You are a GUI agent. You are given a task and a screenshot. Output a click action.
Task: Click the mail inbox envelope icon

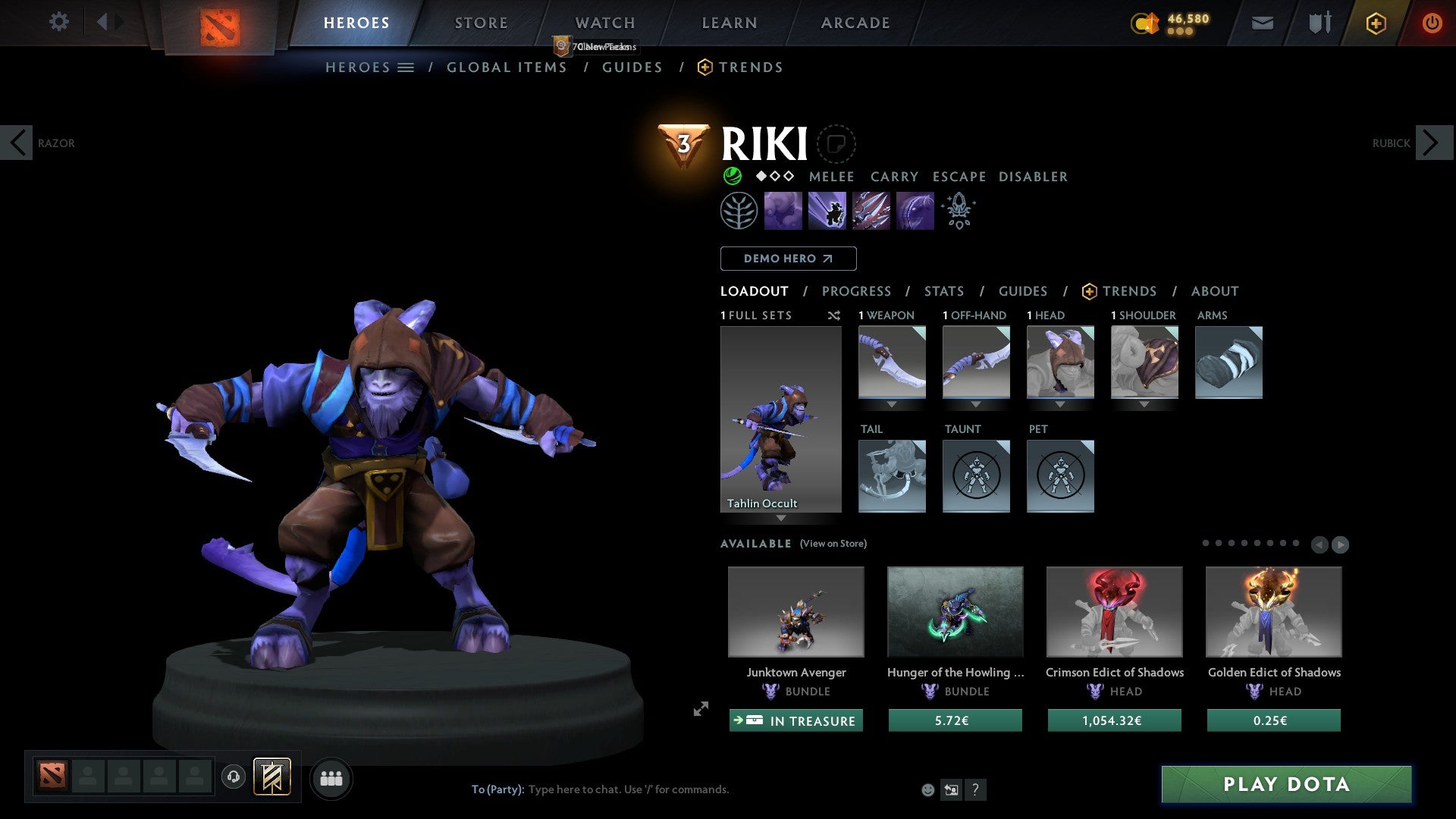pyautogui.click(x=1263, y=23)
